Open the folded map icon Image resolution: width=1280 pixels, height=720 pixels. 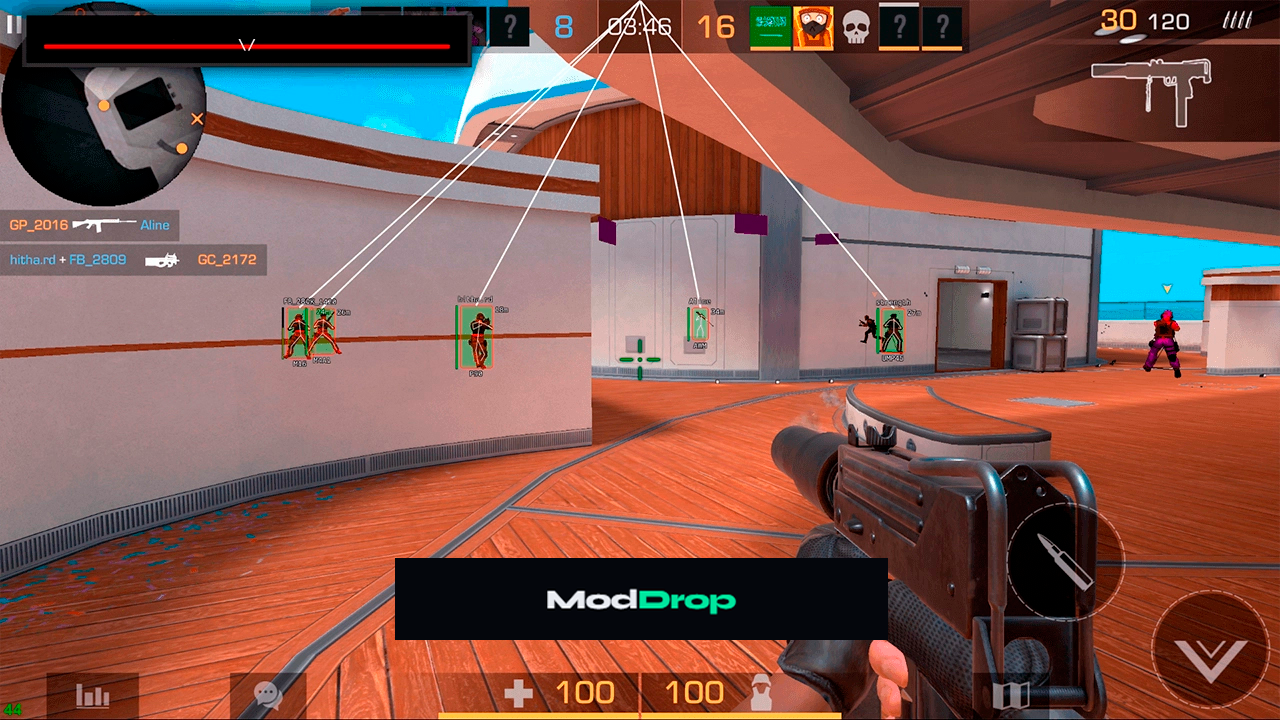[x=1009, y=695]
